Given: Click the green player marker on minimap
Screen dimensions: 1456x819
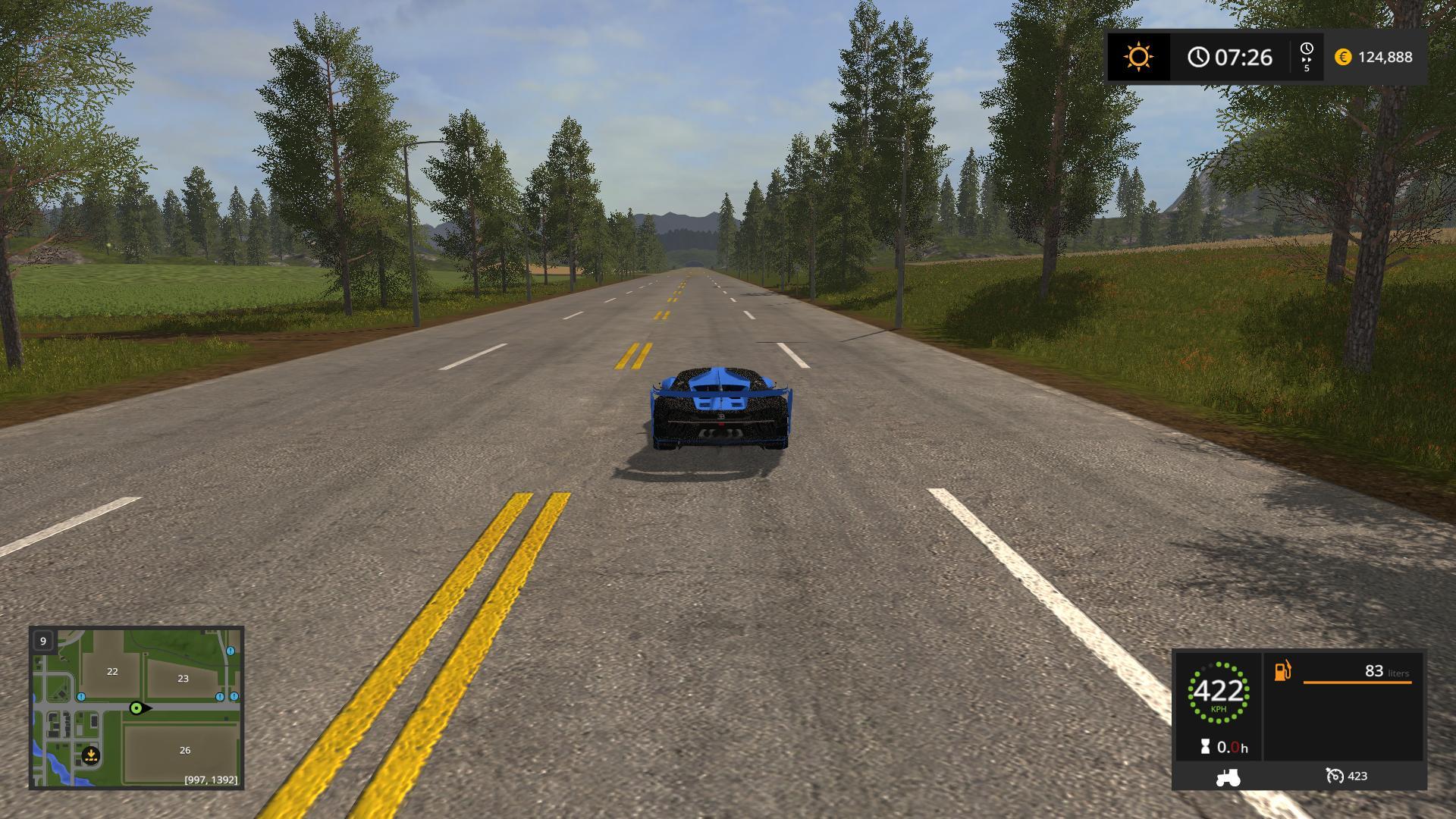Looking at the screenshot, I should 136,708.
